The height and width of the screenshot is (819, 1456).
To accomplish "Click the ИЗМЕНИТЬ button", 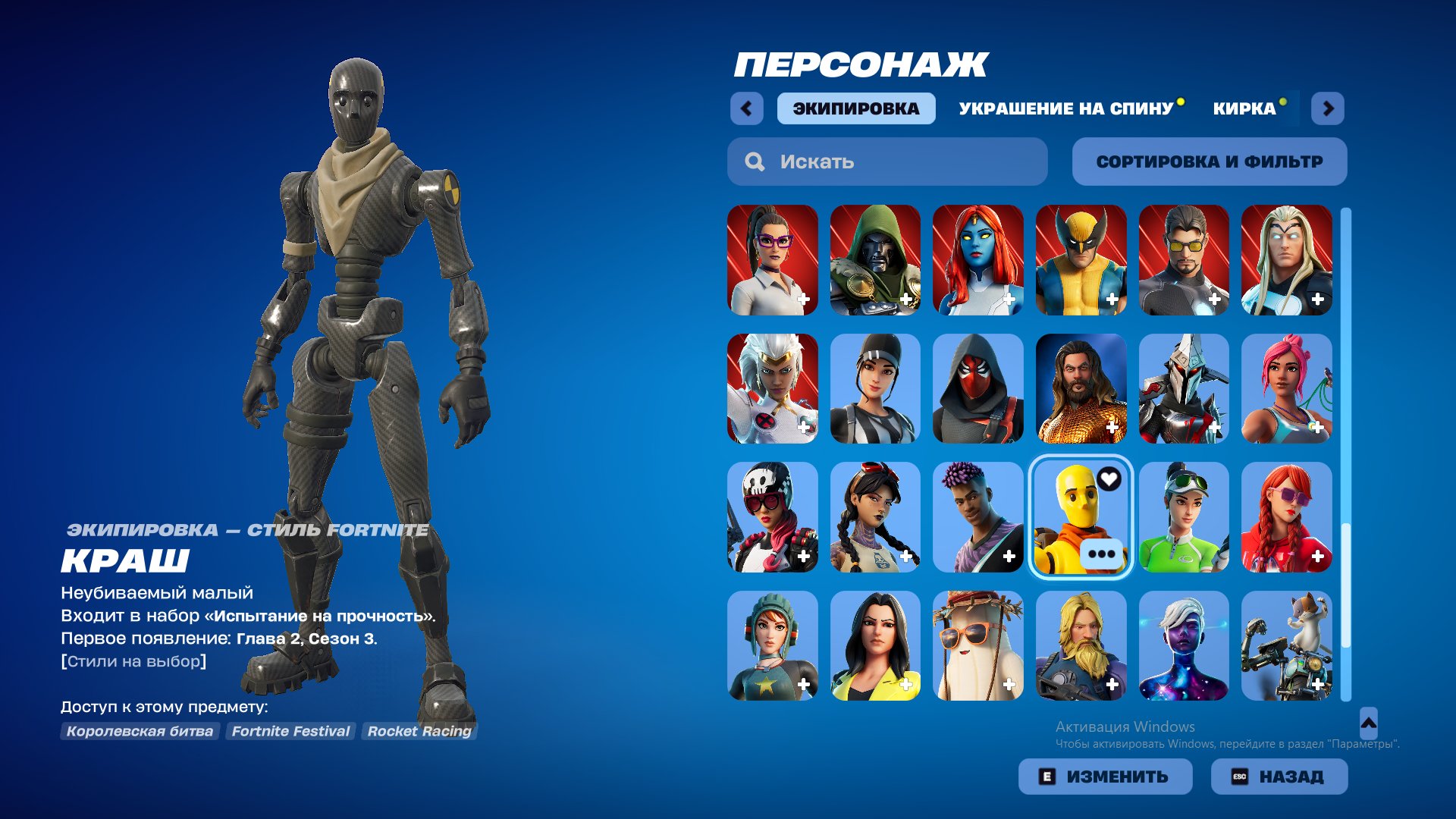I will pos(1105,776).
